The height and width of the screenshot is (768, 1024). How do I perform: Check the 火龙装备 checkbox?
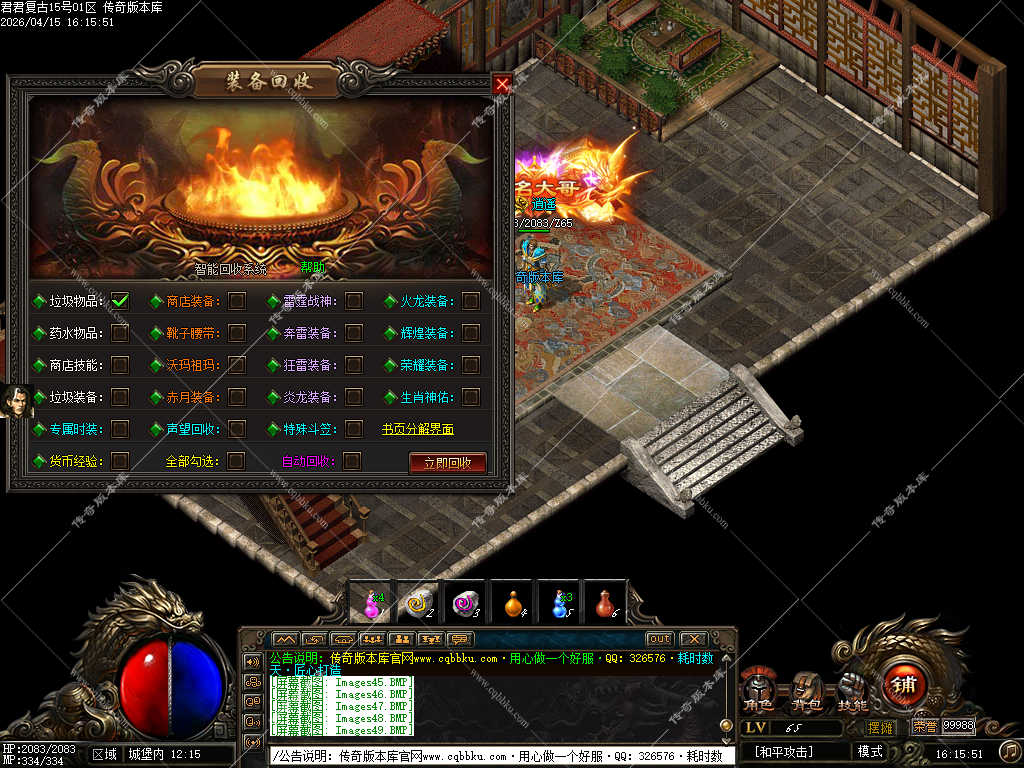click(471, 300)
